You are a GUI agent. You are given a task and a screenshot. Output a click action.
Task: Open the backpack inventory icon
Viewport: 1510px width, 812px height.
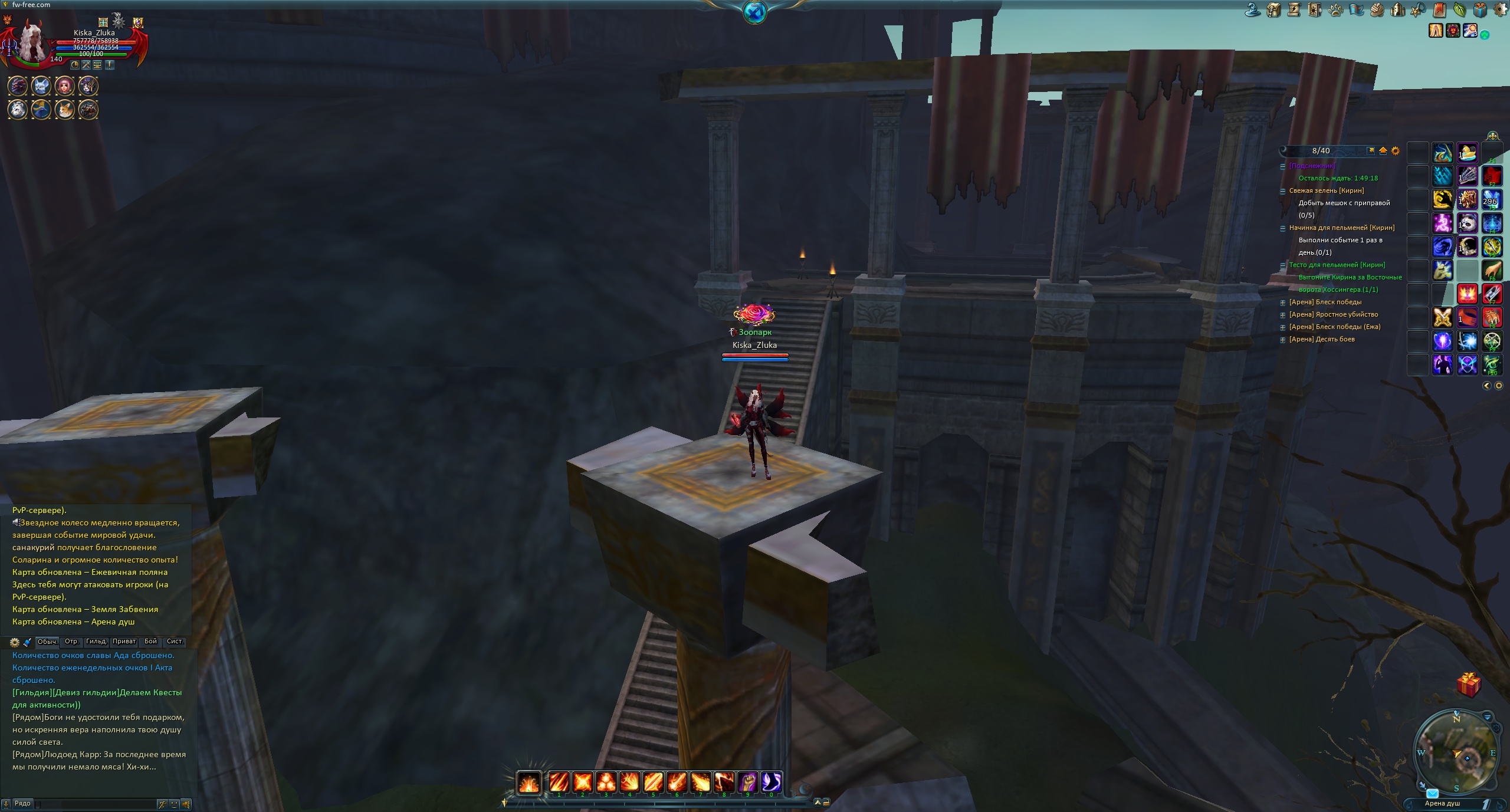pos(1273,10)
